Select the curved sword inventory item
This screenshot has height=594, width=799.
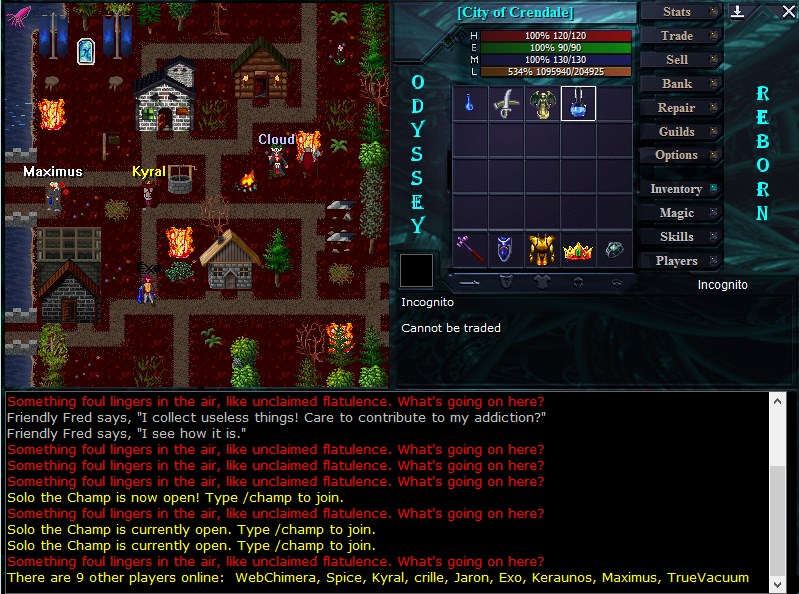coord(506,103)
